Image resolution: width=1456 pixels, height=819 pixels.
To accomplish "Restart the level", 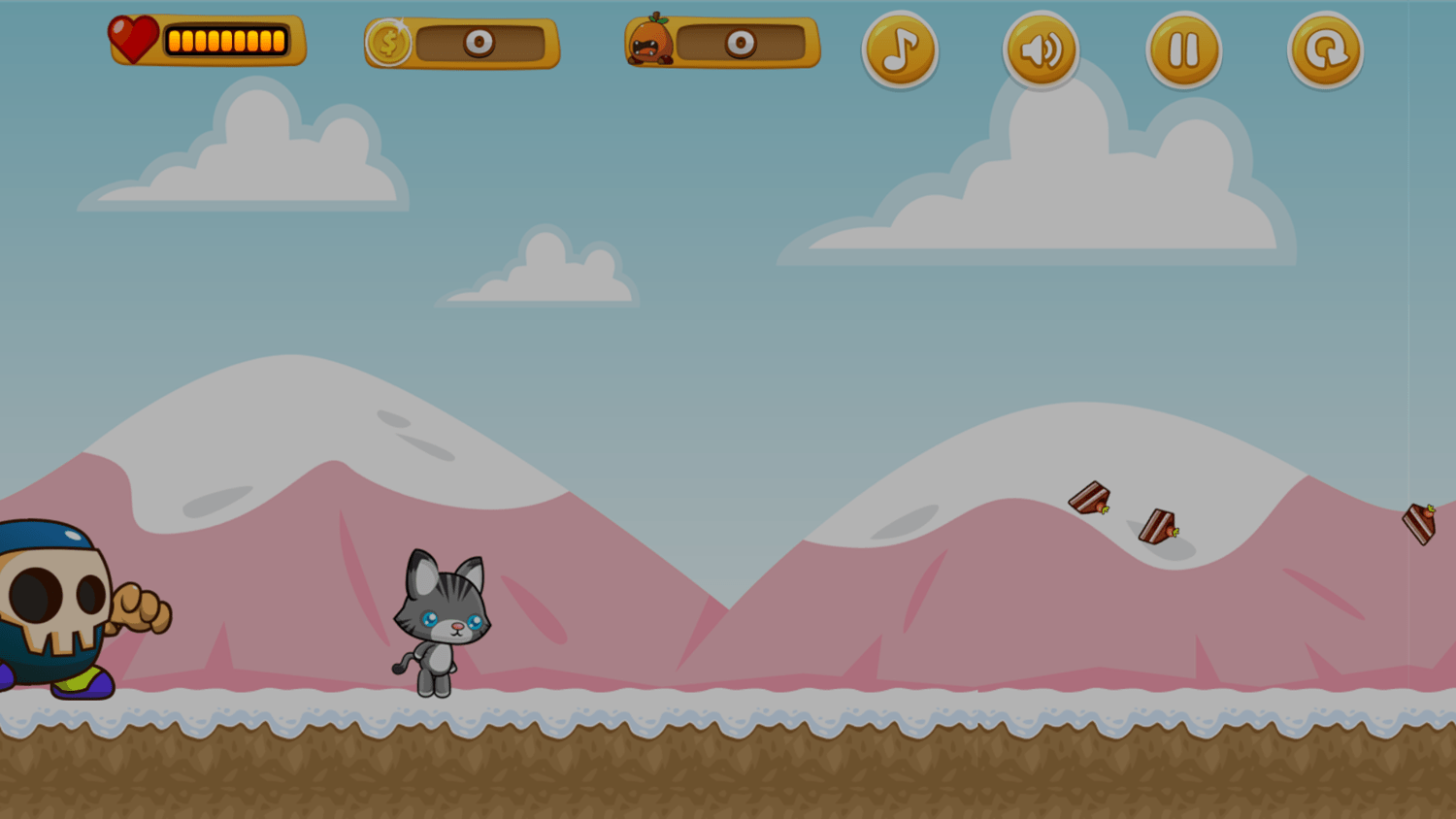I will click(x=1326, y=49).
